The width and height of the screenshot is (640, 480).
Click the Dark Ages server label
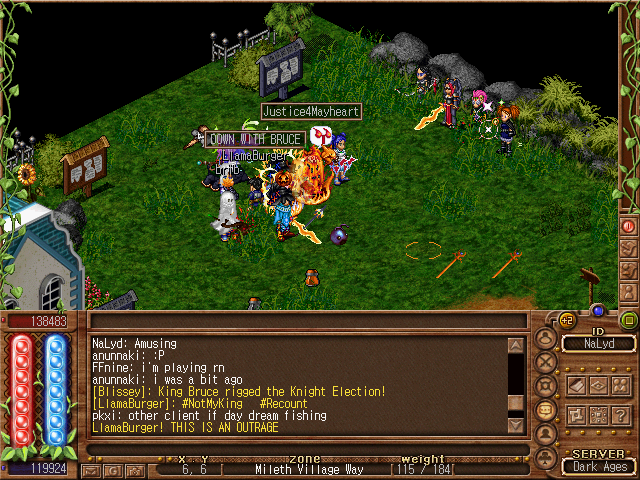(598, 466)
